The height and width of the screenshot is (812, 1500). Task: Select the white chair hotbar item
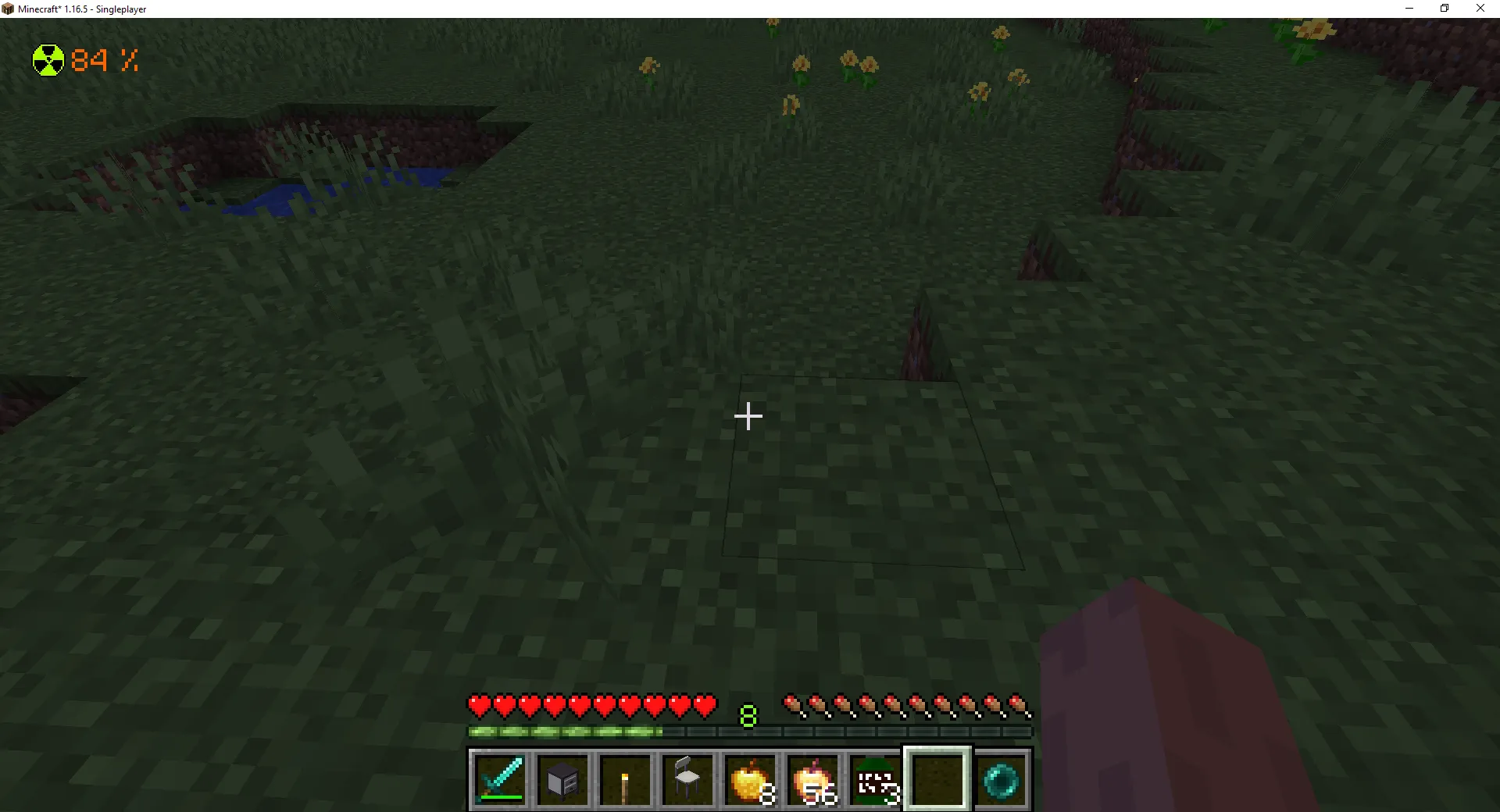(688, 778)
